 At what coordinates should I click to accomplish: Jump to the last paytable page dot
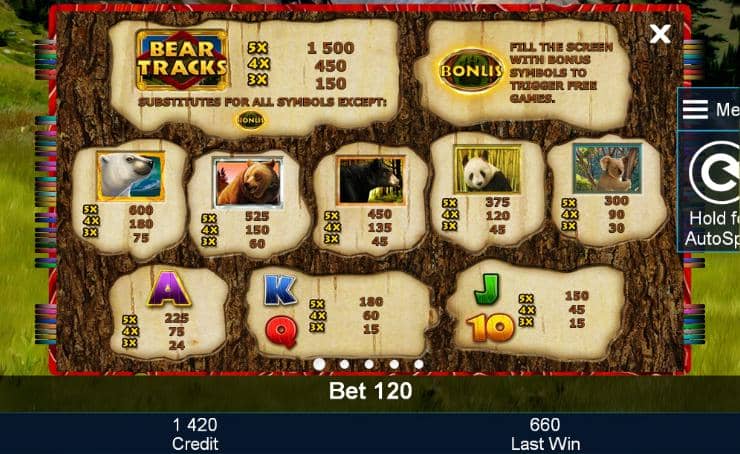point(419,365)
